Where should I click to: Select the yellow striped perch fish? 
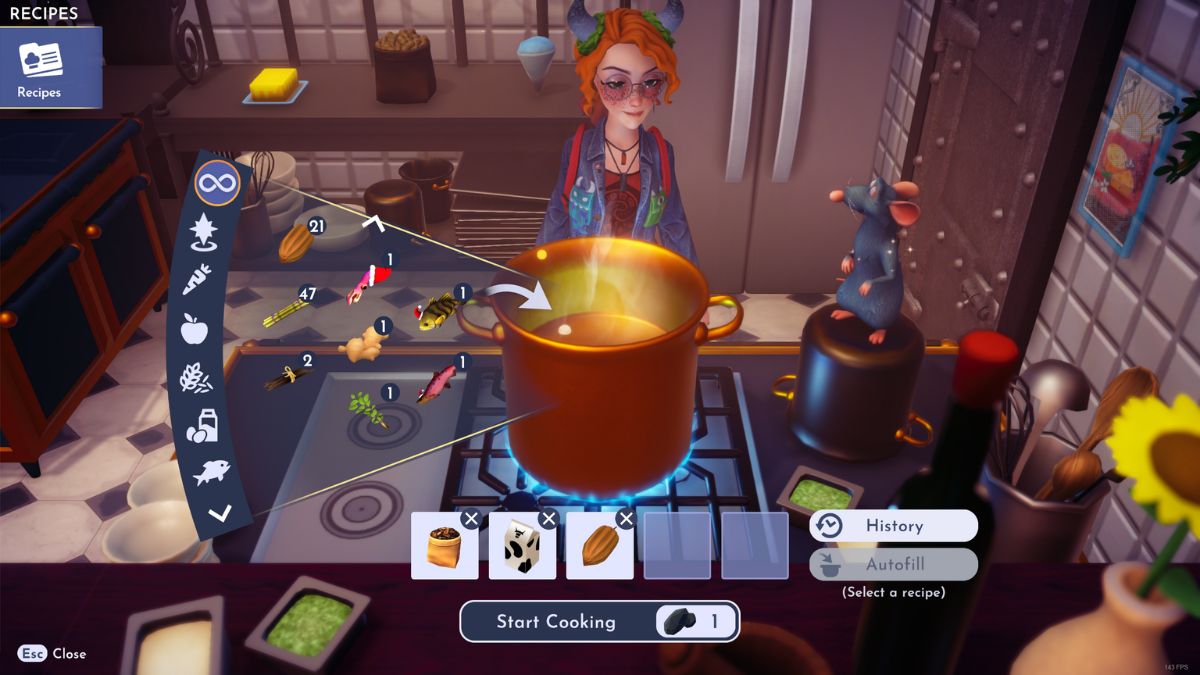pyautogui.click(x=437, y=311)
